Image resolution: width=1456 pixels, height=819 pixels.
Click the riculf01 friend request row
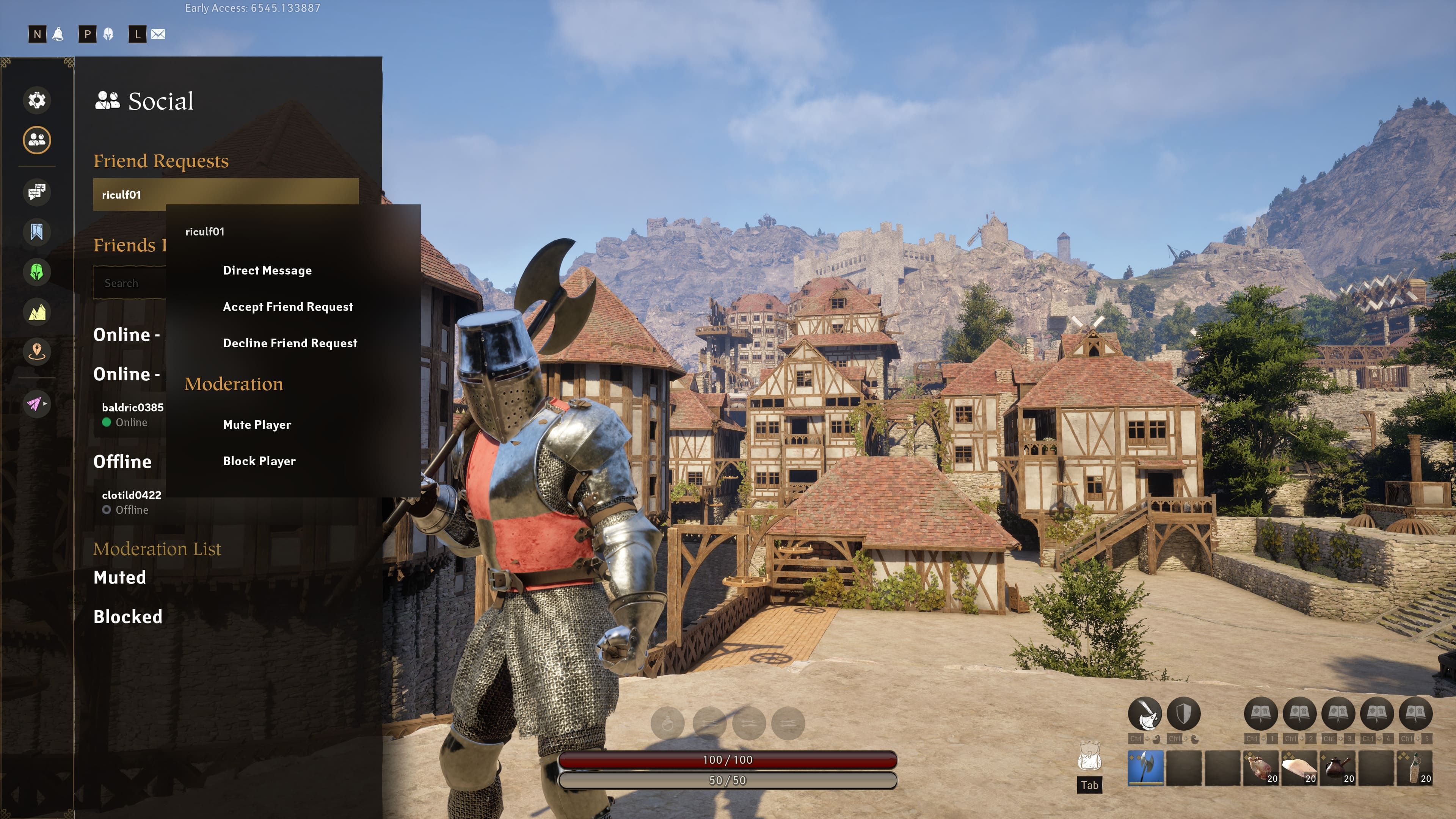click(x=226, y=195)
